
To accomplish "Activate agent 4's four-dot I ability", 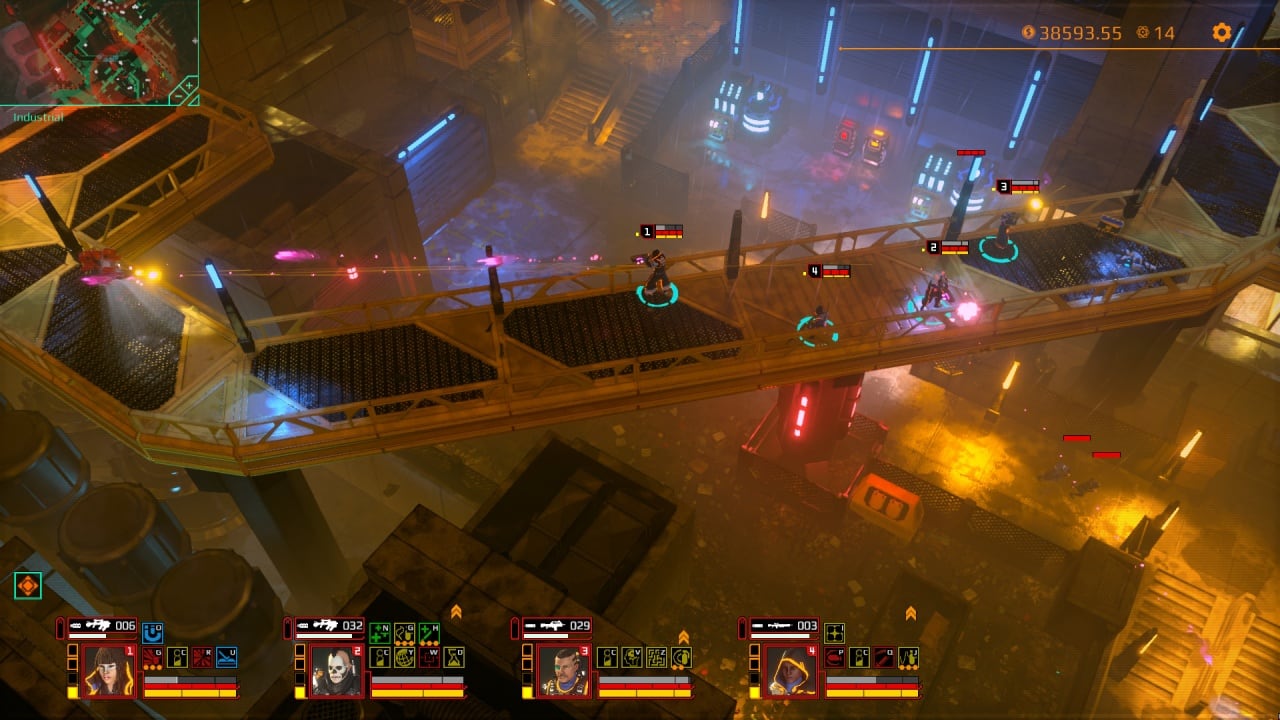I will click(x=834, y=632).
